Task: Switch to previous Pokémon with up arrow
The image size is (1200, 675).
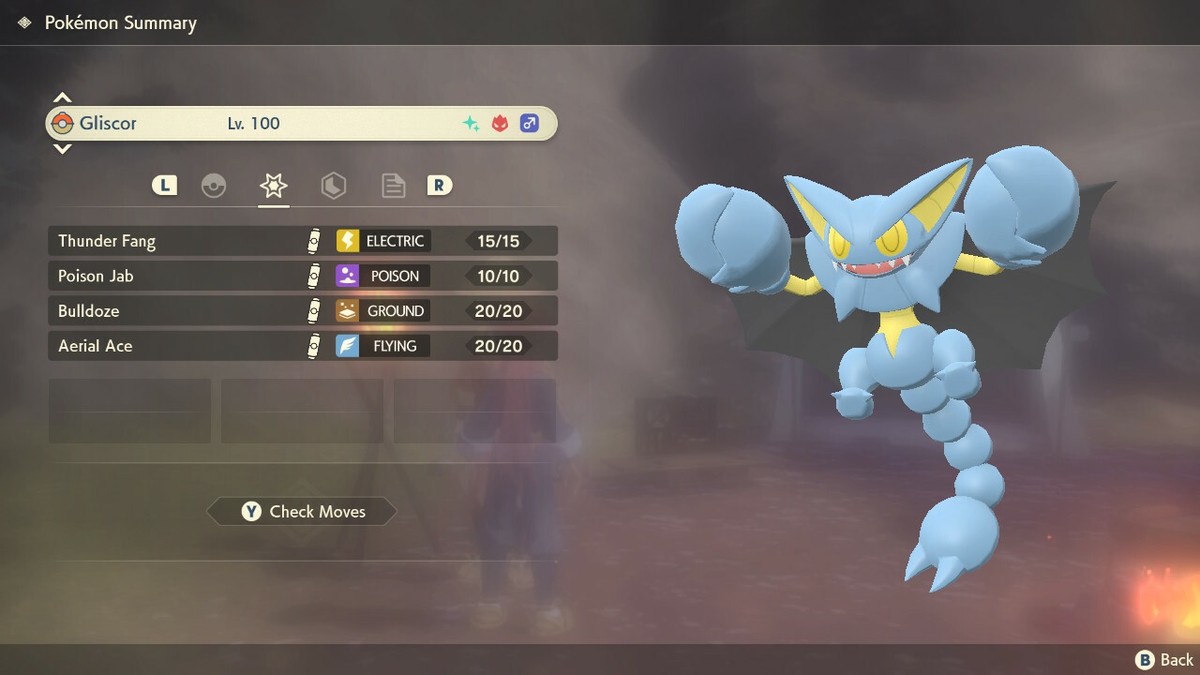Action: pyautogui.click(x=62, y=98)
